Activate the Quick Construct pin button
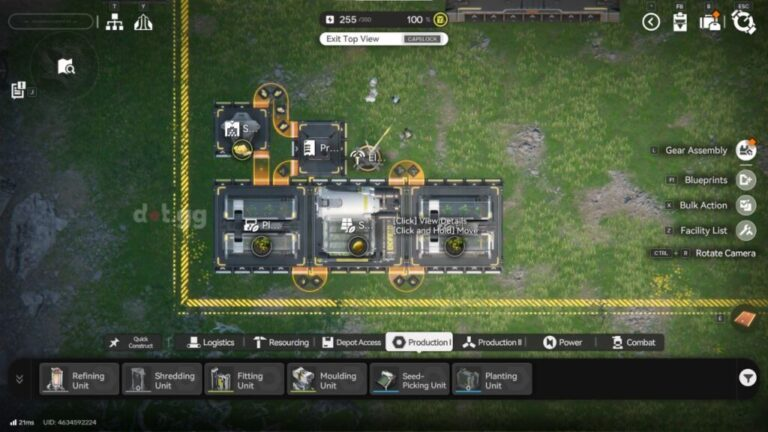 pos(132,342)
